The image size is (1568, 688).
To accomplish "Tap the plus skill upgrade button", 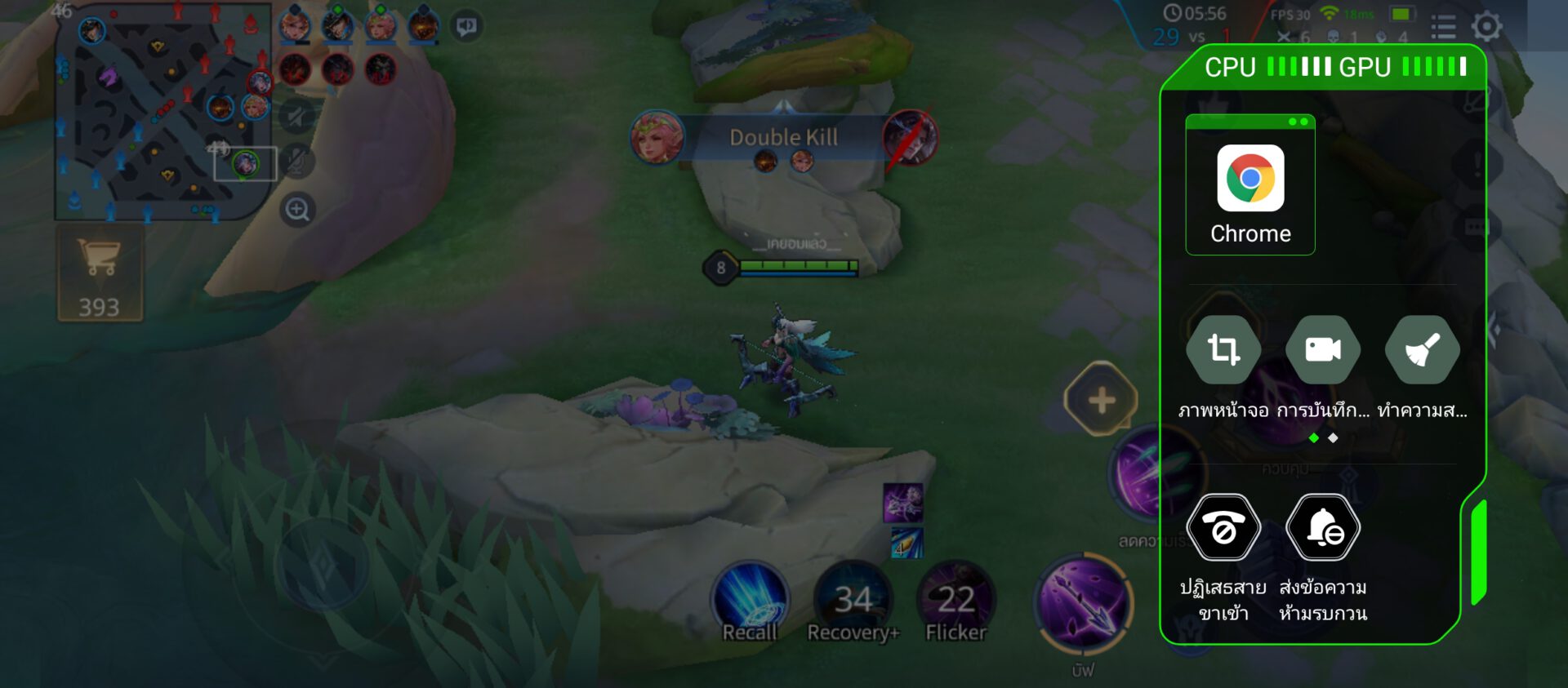I will click(x=1102, y=400).
